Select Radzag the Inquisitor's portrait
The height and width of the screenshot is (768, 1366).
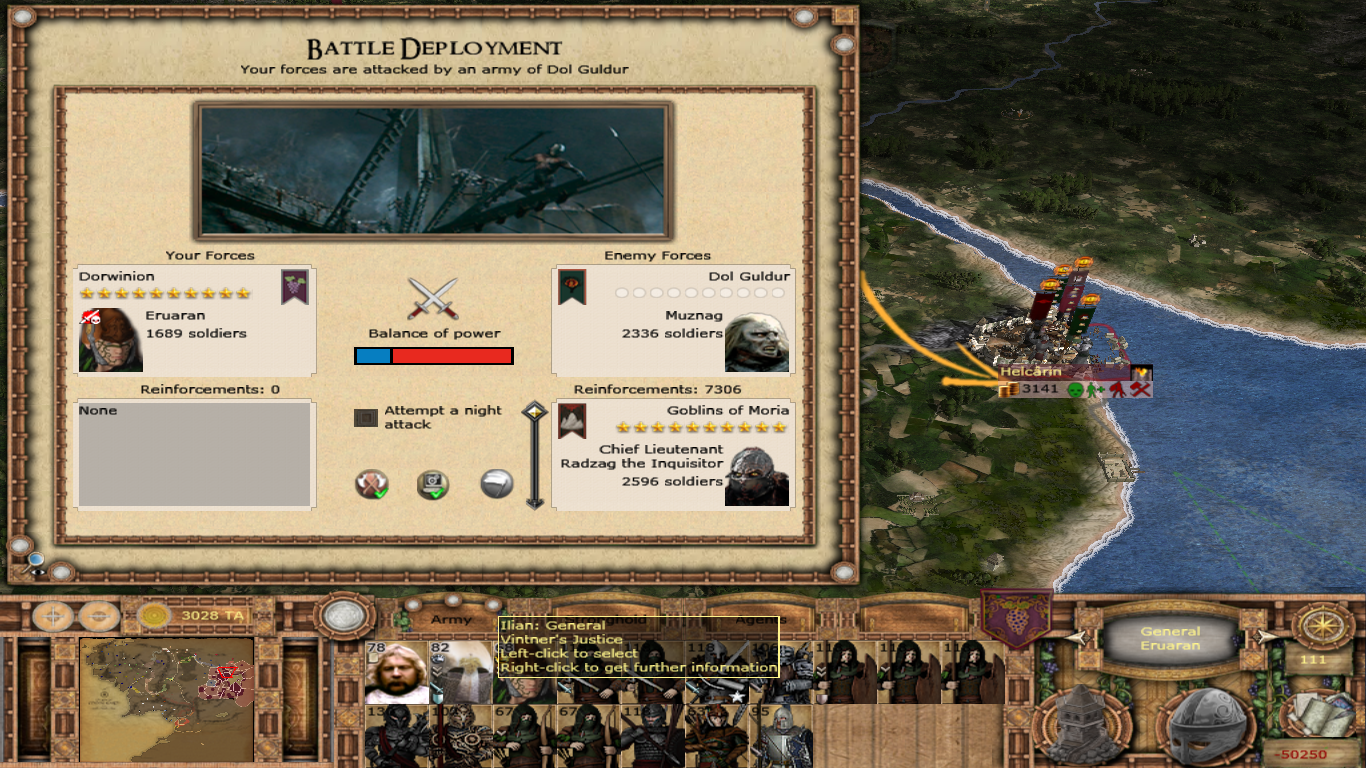[x=758, y=476]
